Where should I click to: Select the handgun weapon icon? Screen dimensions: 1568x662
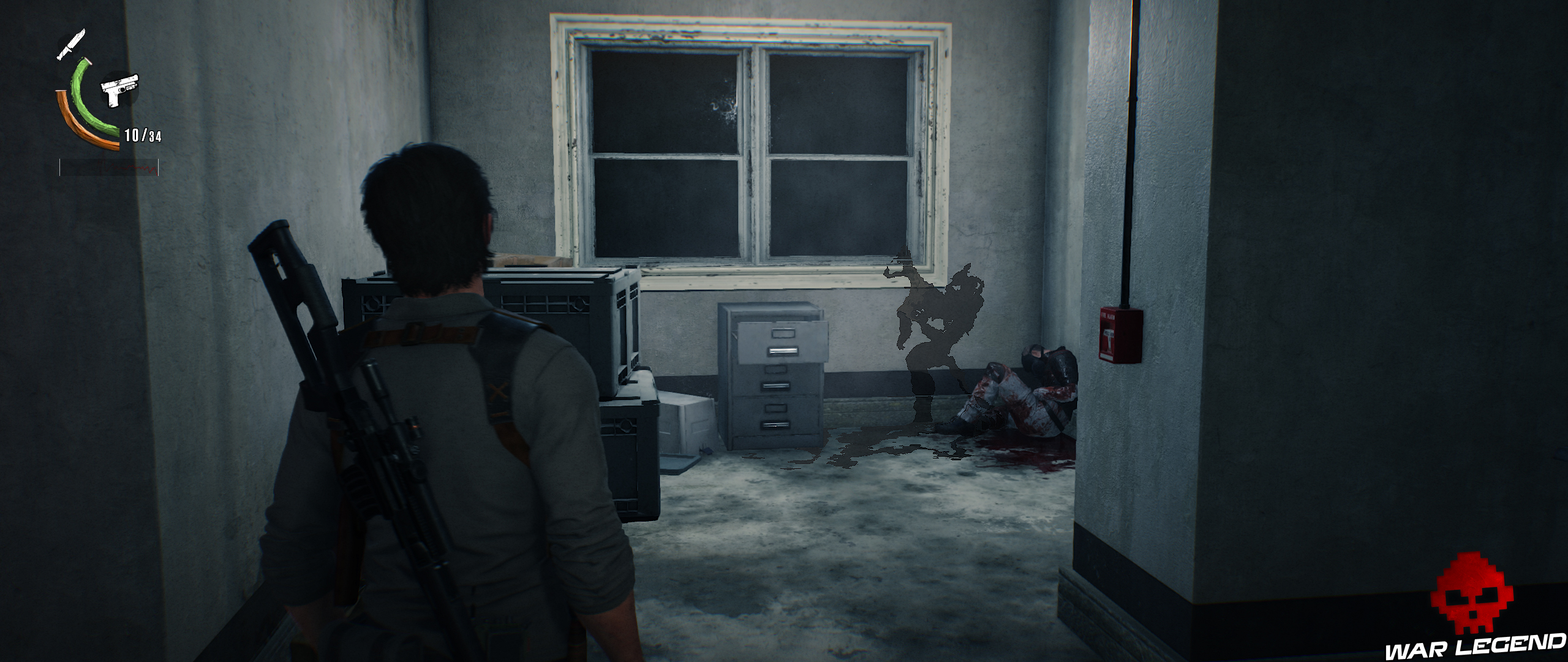click(120, 89)
